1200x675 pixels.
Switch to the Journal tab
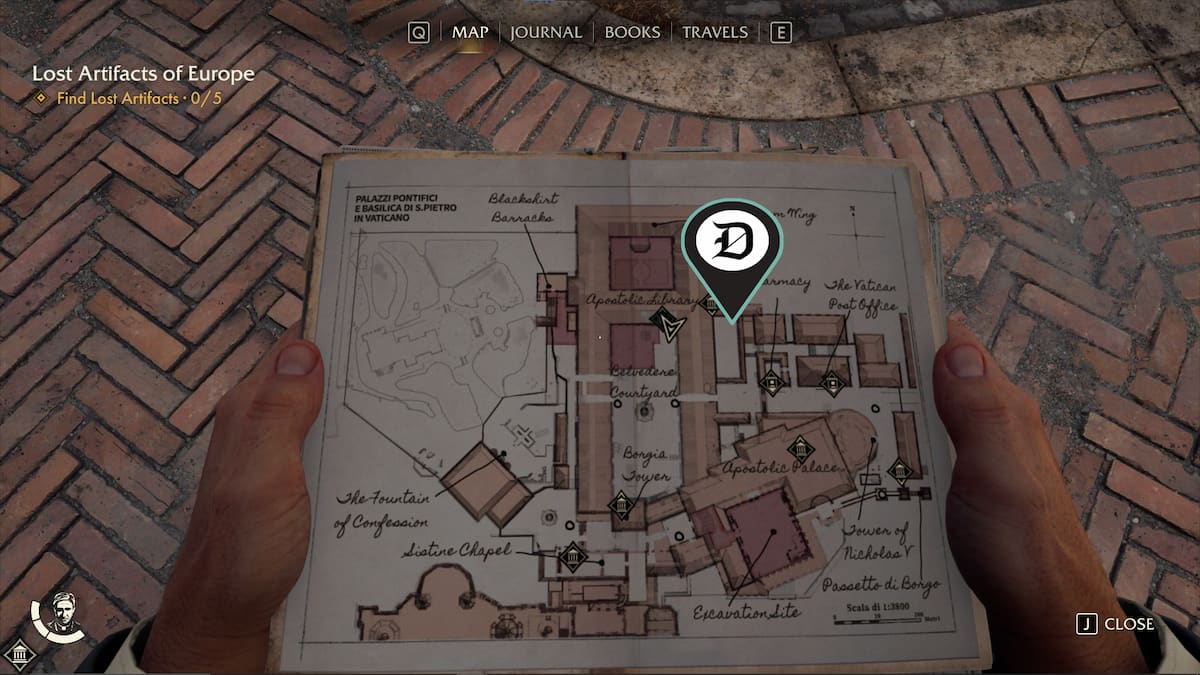click(545, 32)
